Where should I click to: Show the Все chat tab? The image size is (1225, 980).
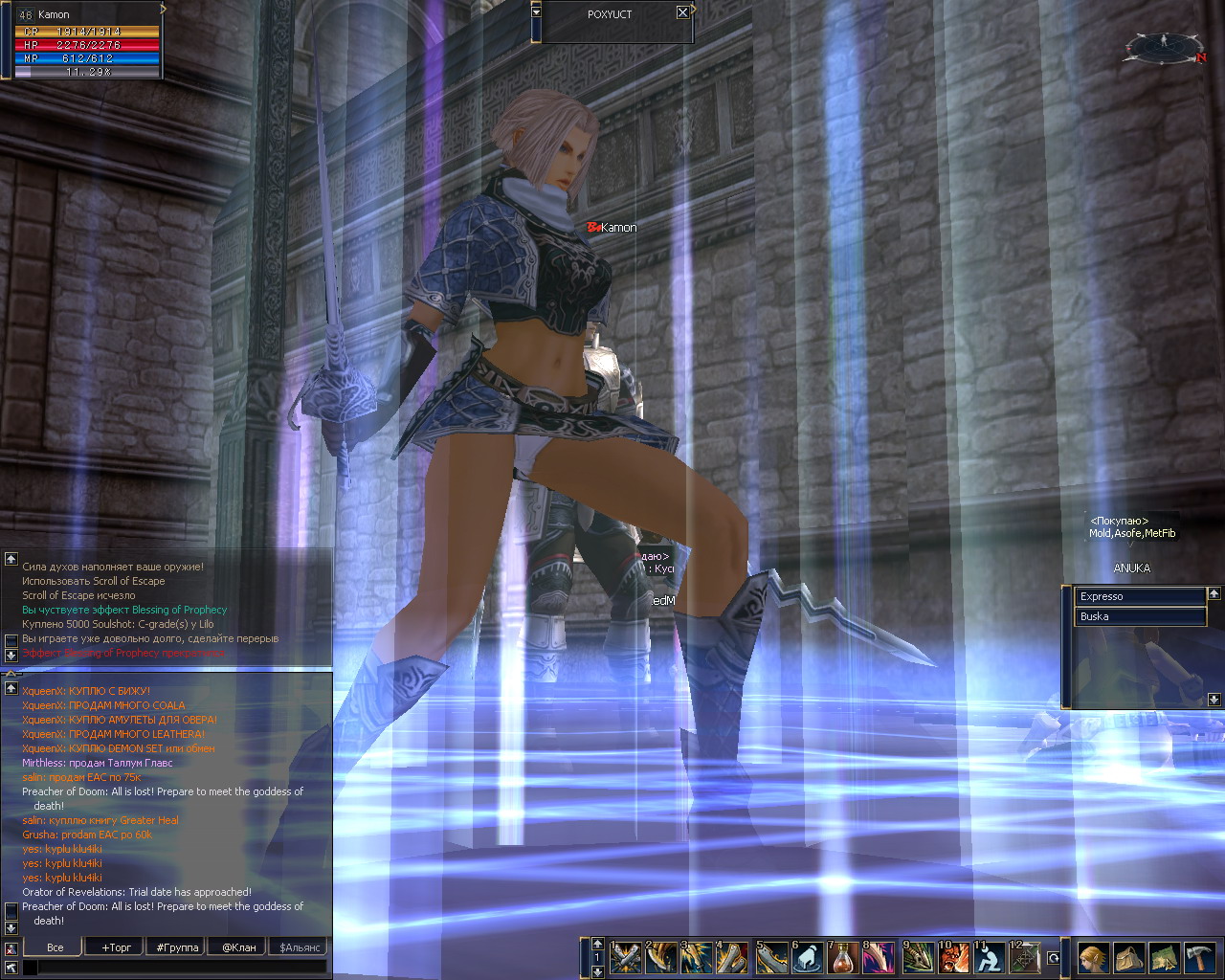tap(55, 947)
